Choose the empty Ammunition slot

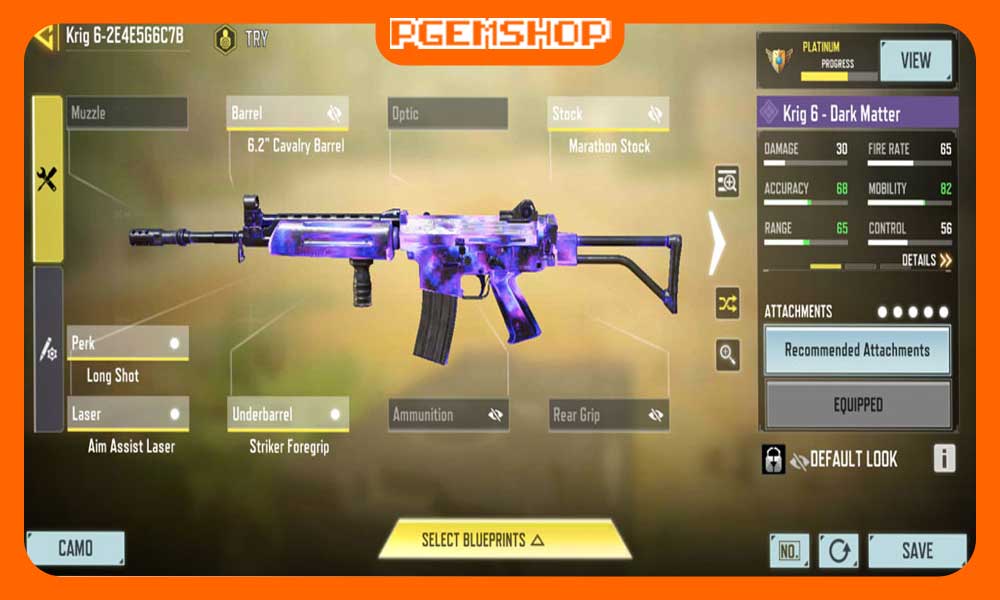(x=447, y=414)
